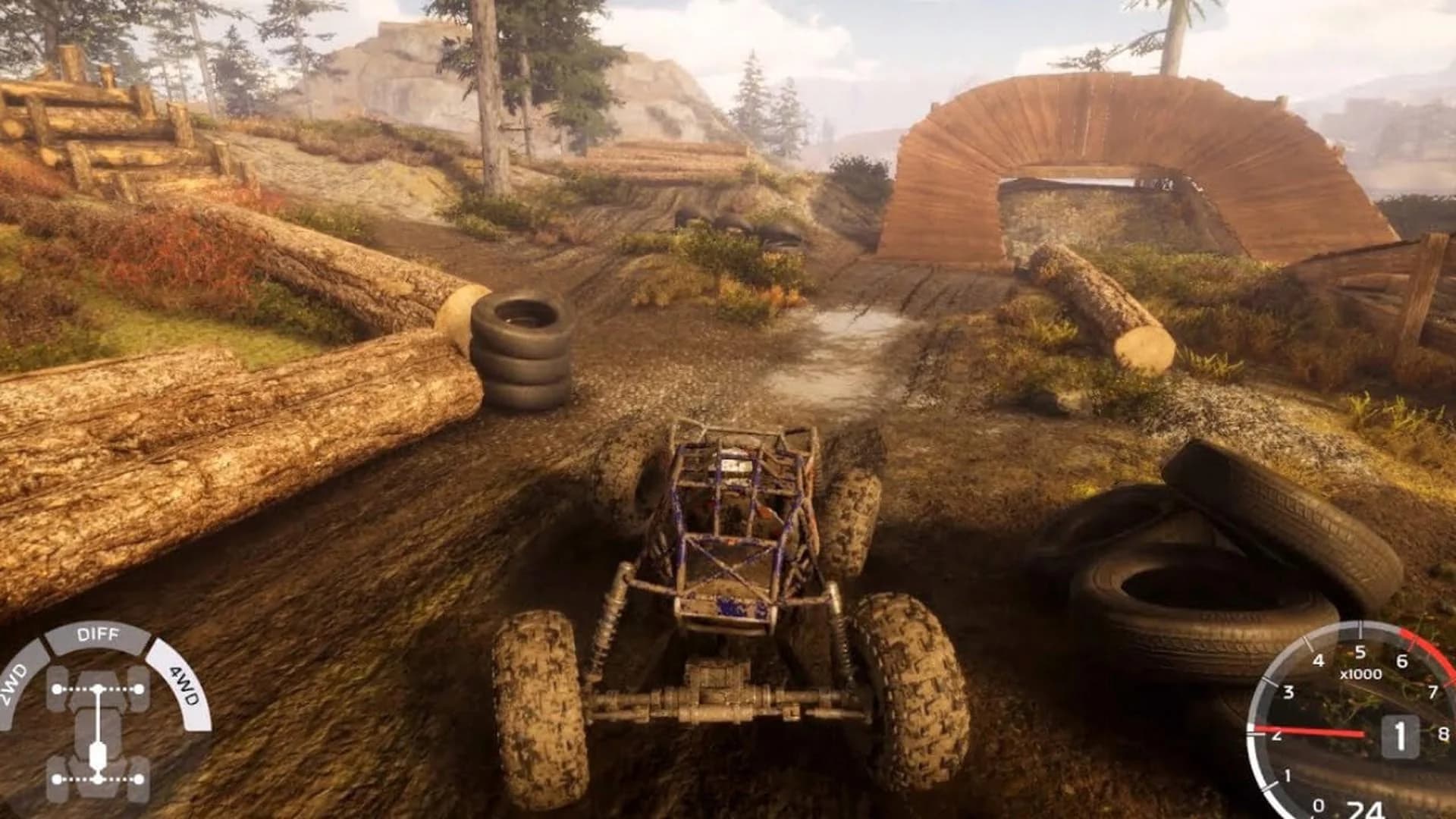Toggle the DIFF lock segment

pos(98,635)
